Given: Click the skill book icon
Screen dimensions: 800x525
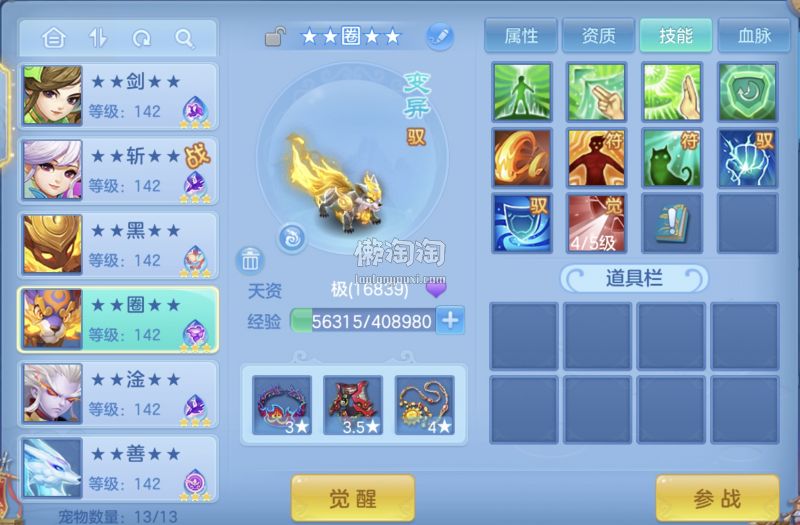Looking at the screenshot, I should [671, 223].
